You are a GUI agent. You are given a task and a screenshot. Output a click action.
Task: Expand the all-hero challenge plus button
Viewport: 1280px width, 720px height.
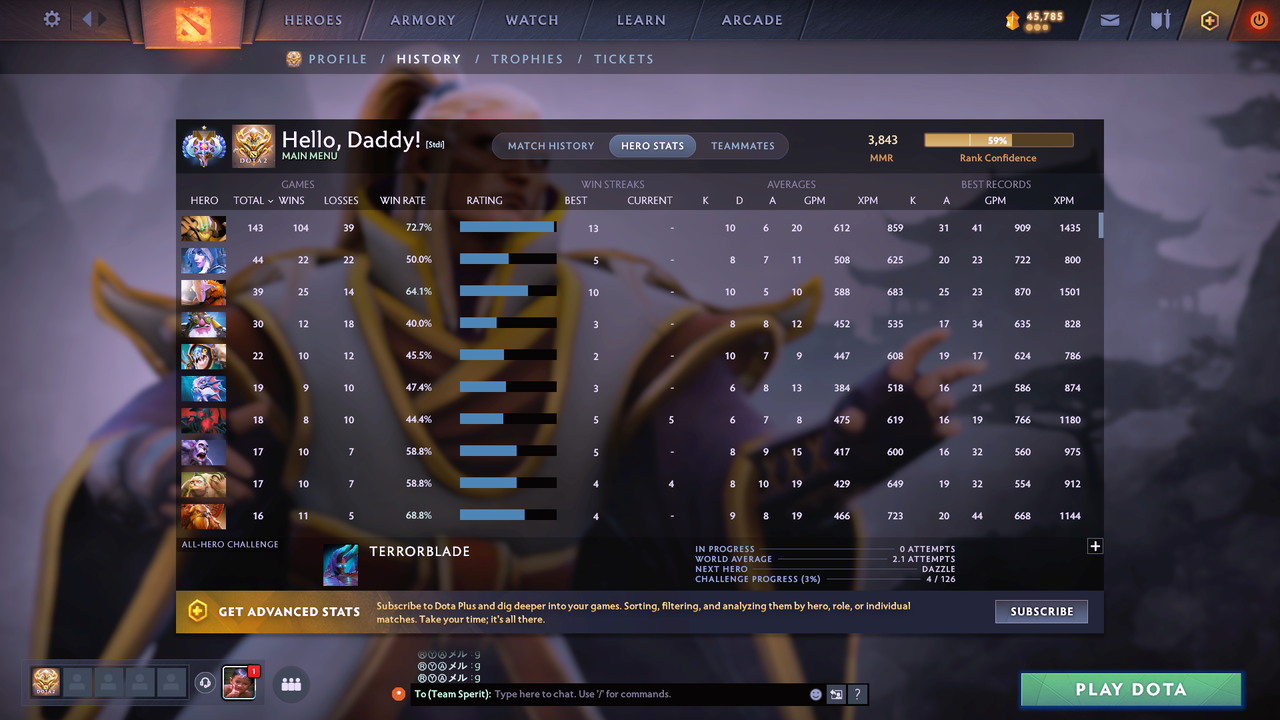[1095, 546]
